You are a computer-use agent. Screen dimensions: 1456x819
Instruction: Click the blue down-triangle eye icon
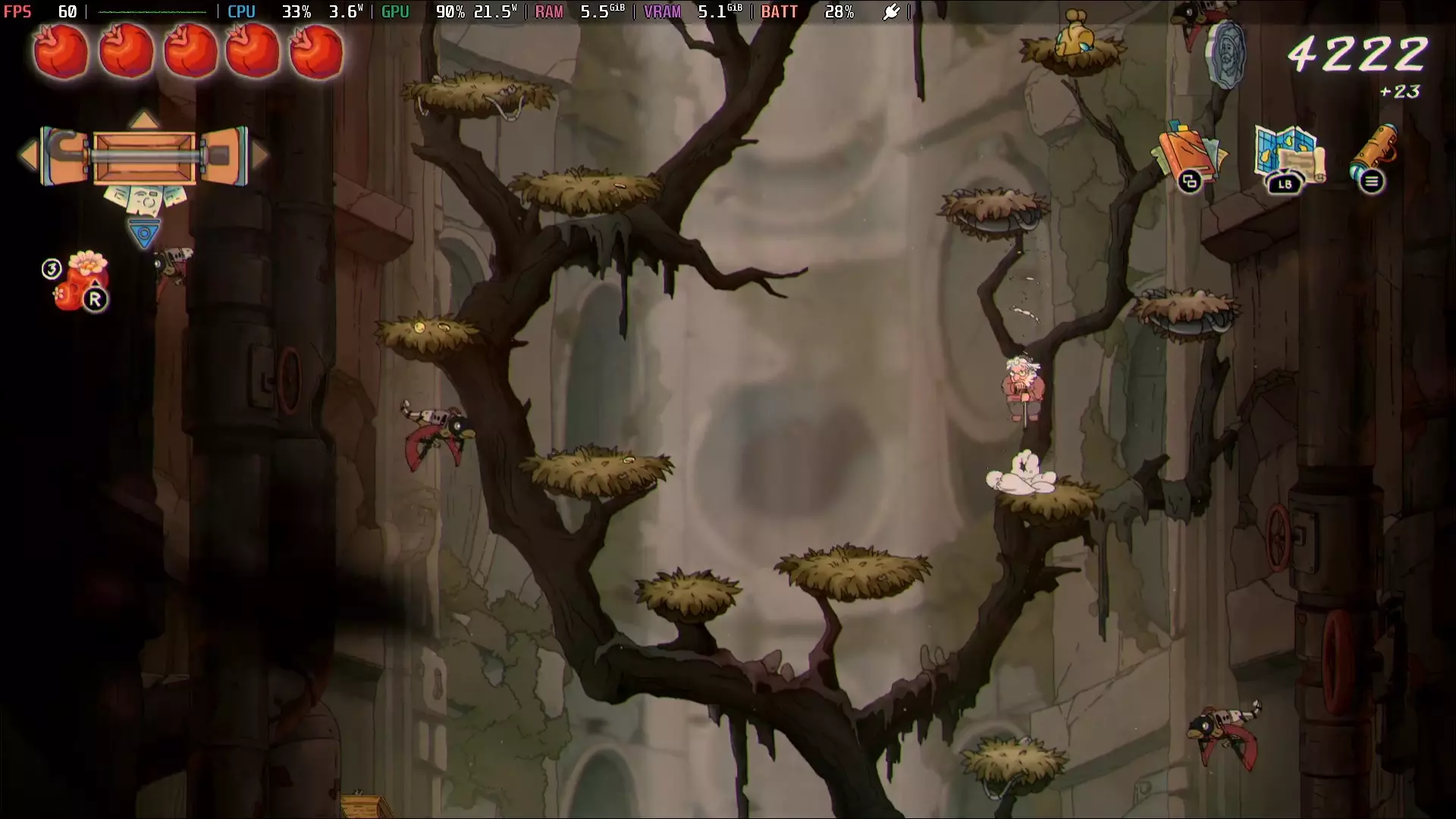[x=144, y=233]
